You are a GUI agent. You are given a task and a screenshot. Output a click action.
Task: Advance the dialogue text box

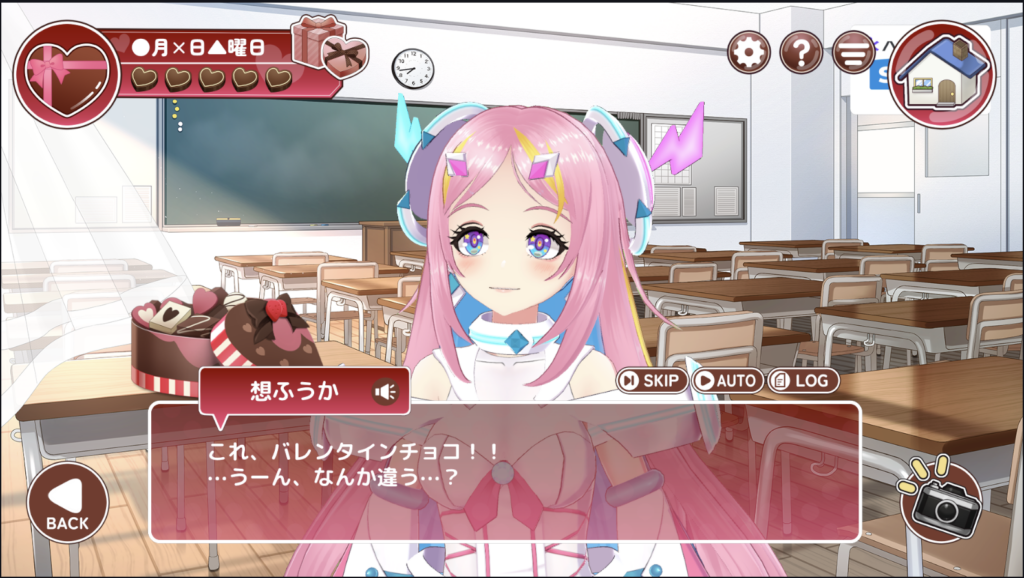click(504, 472)
